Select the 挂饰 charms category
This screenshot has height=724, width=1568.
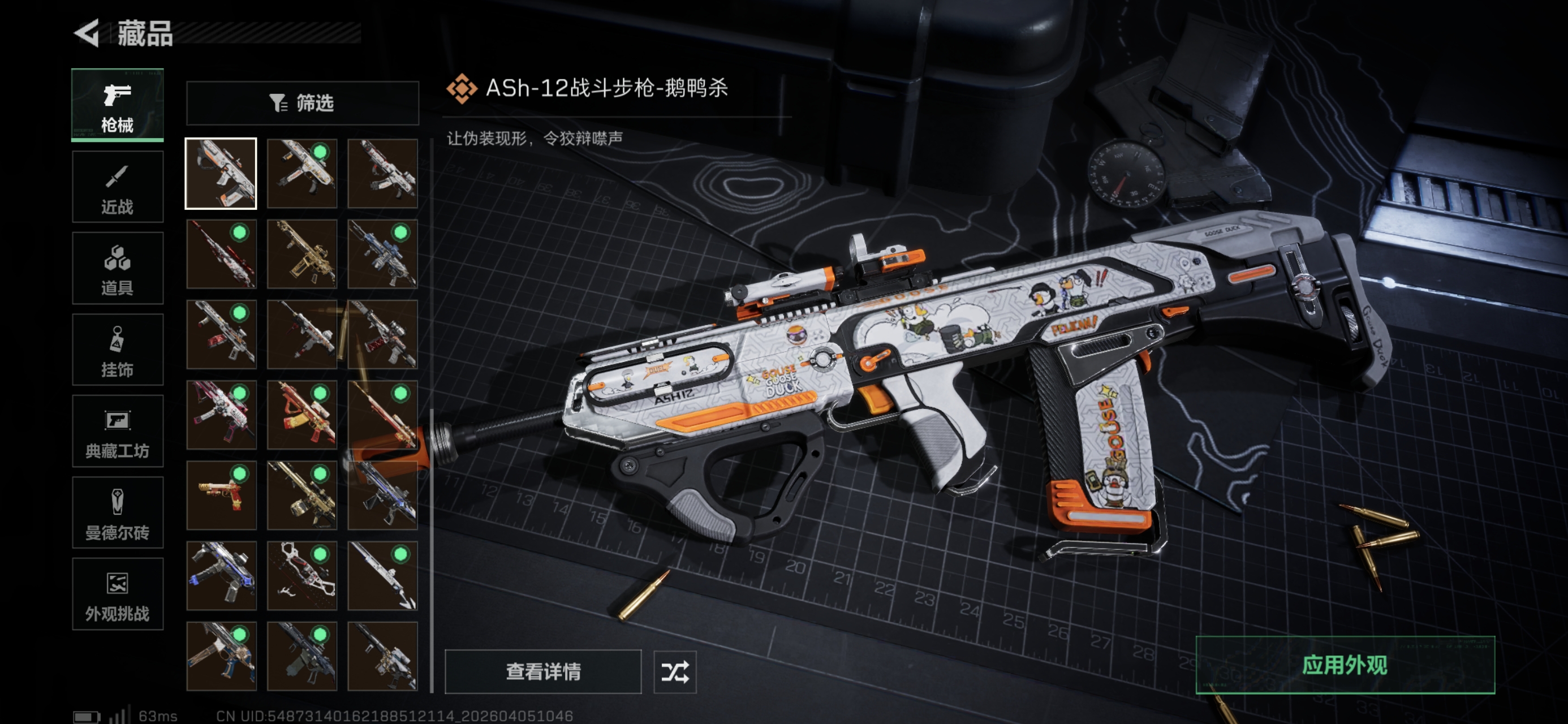(118, 350)
